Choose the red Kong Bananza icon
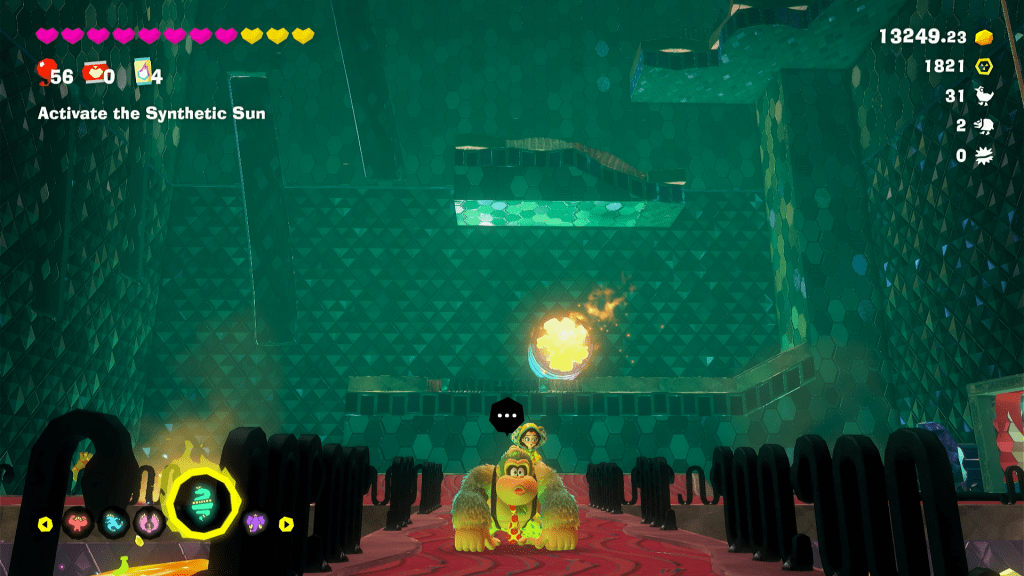Image resolution: width=1024 pixels, height=576 pixels. click(x=77, y=522)
